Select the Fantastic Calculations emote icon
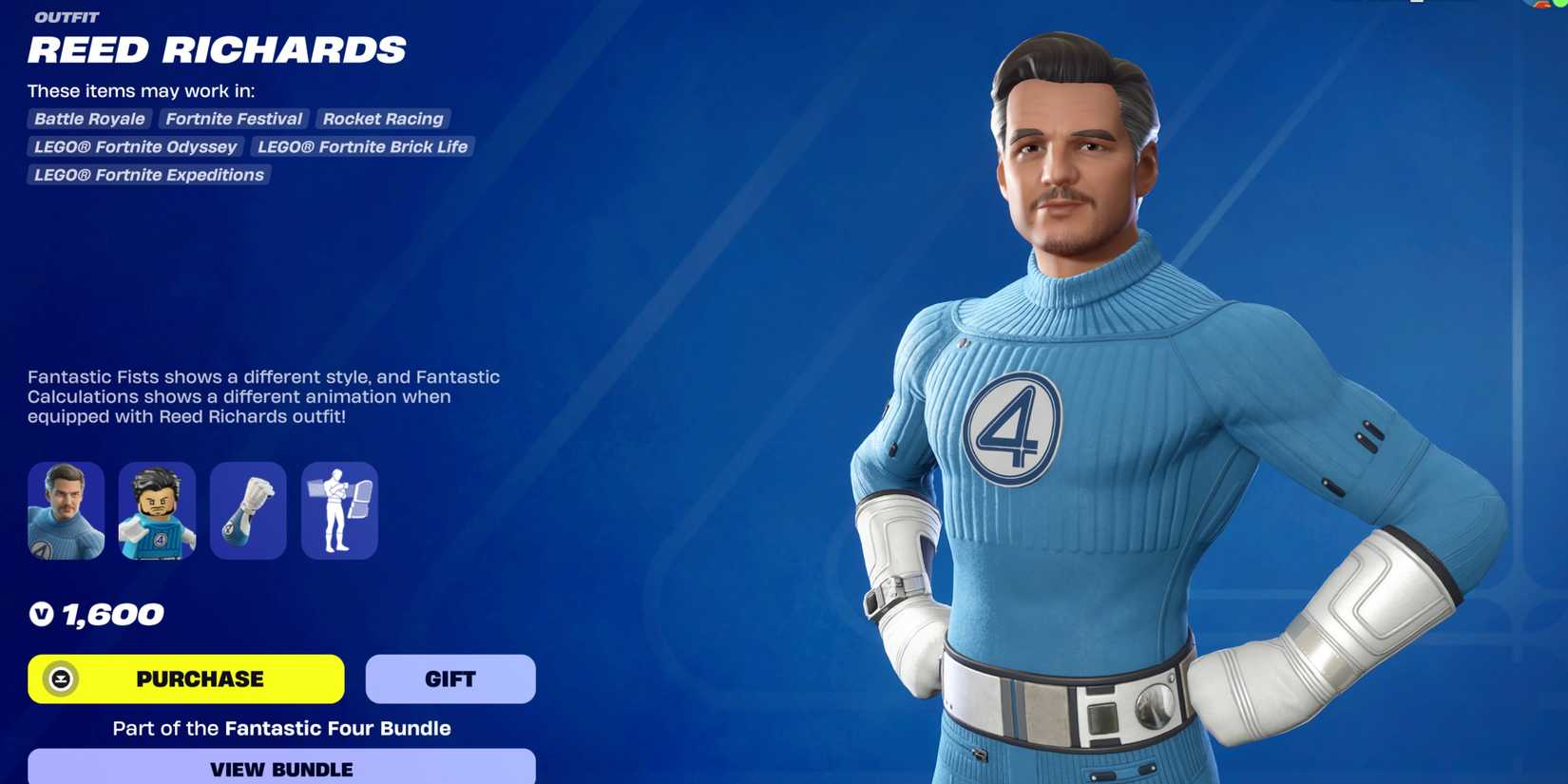 pyautogui.click(x=339, y=510)
